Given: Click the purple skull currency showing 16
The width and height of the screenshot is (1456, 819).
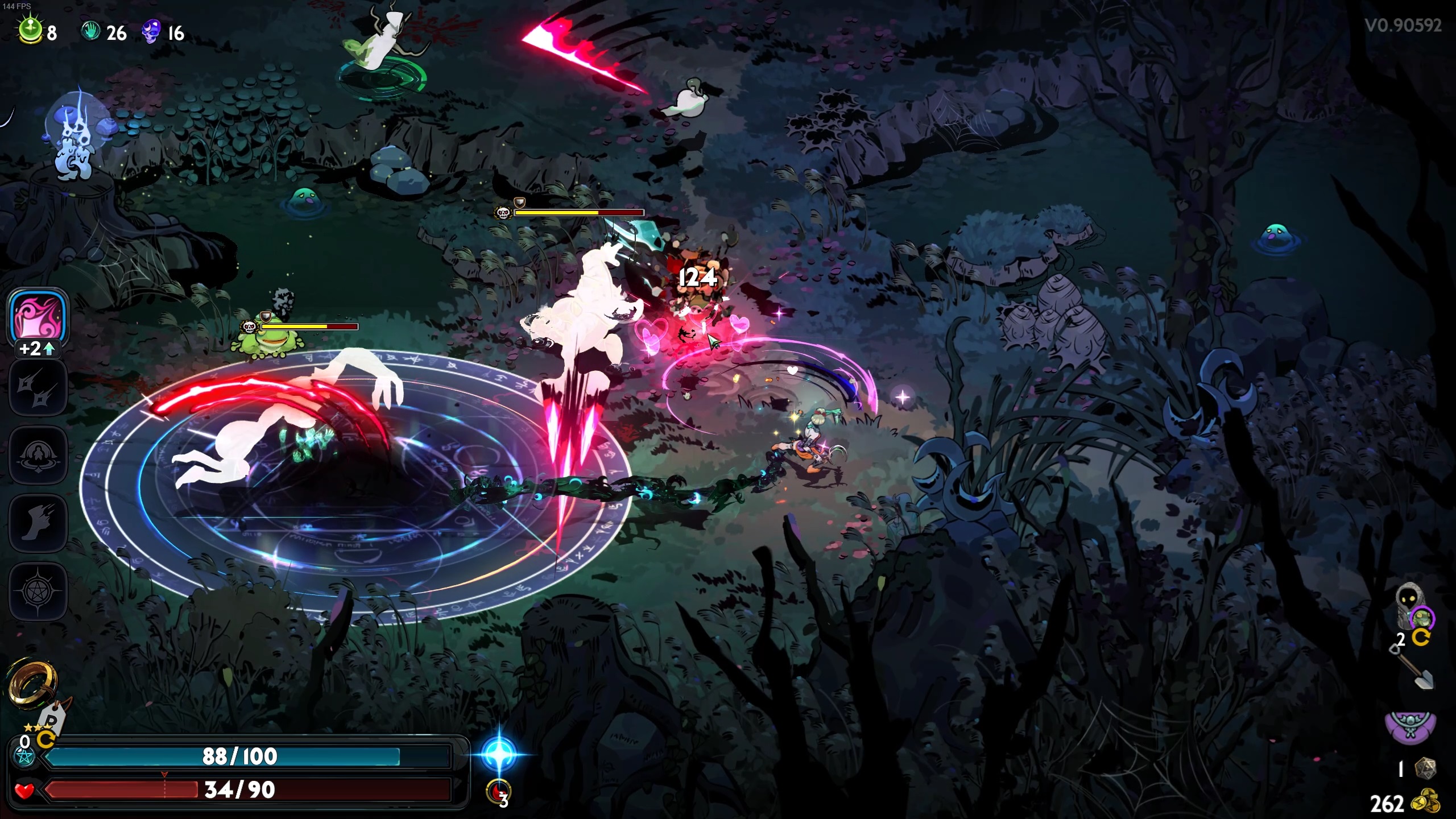Looking at the screenshot, I should pyautogui.click(x=151, y=32).
